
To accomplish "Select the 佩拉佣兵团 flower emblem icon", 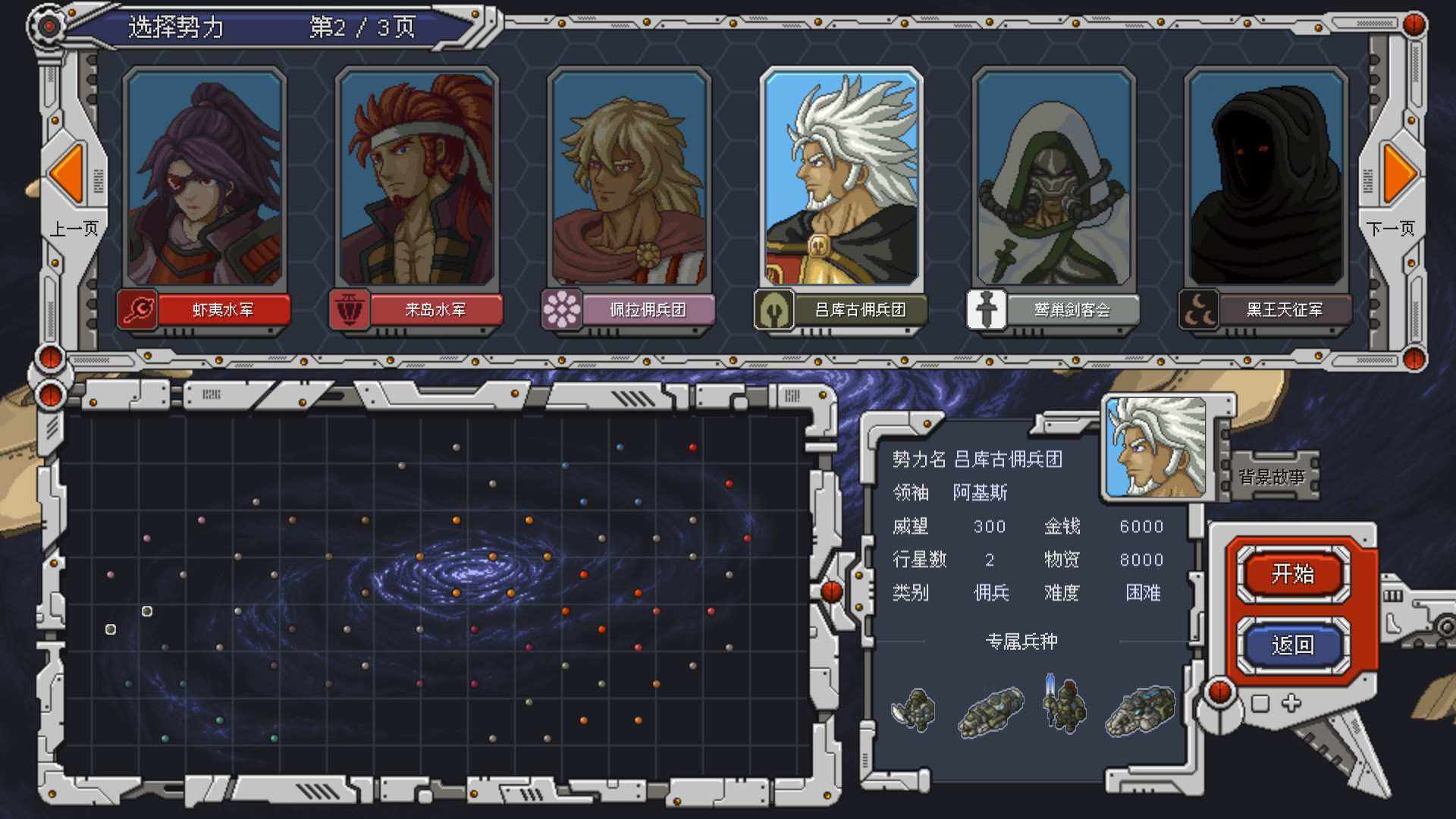I will click(560, 309).
